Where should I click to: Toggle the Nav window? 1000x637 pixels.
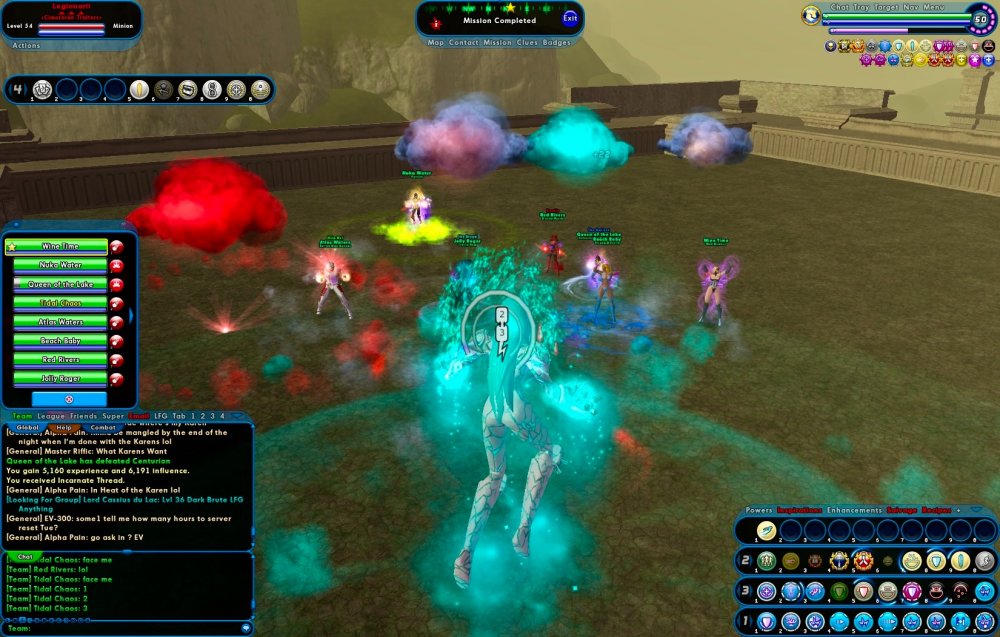910,7
